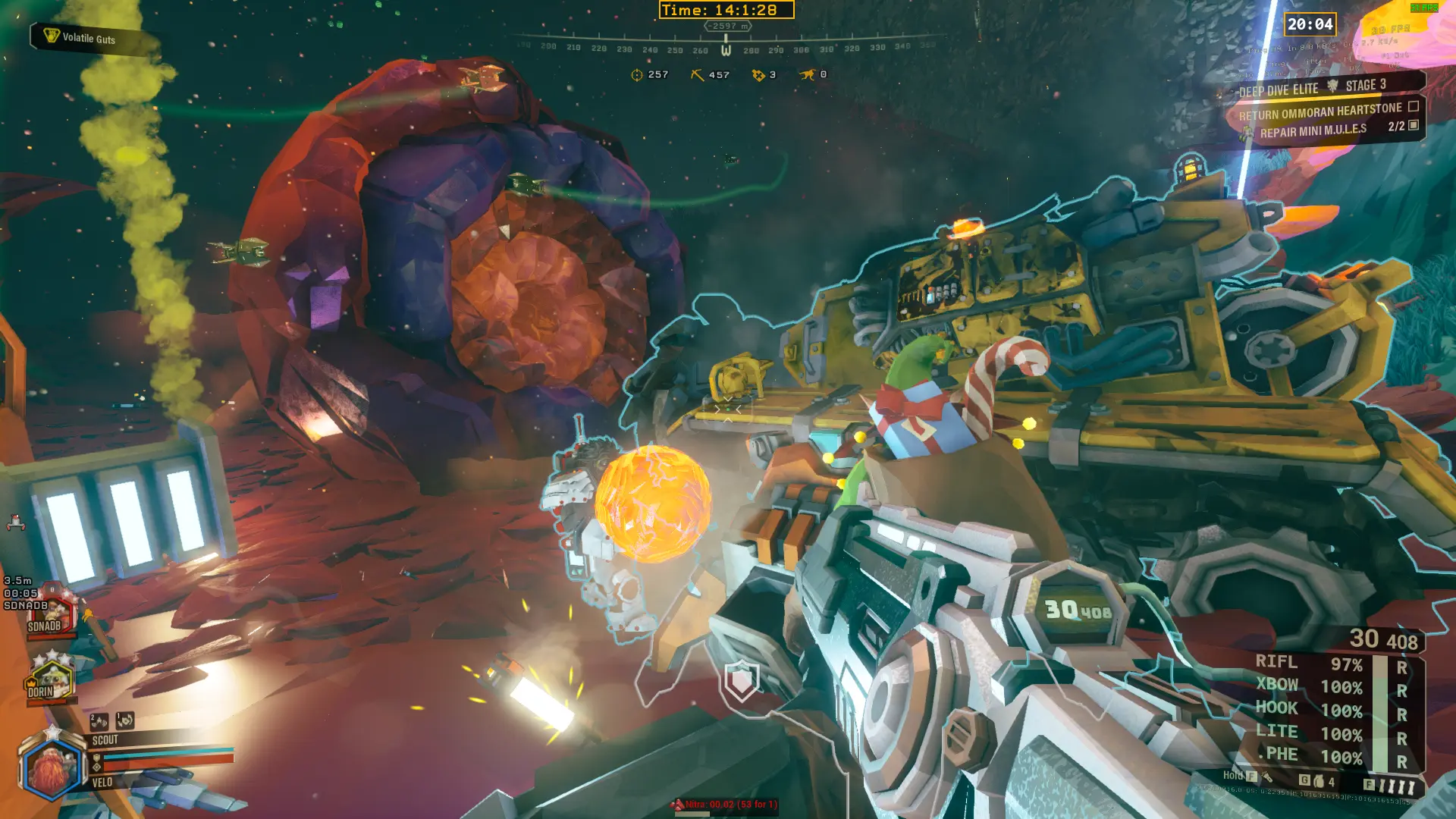
Task: Click the flashlight icon
Action: (1266, 777)
